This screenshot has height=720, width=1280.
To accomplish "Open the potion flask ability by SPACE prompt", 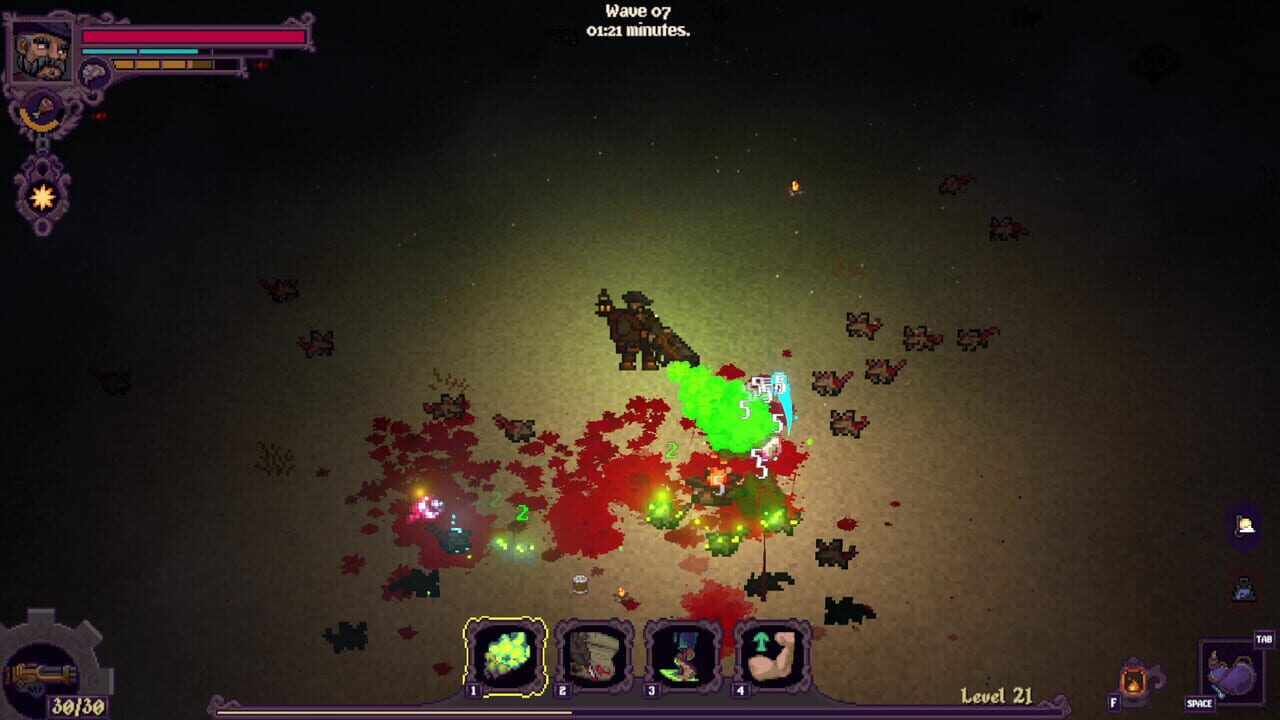I will (x=1232, y=674).
